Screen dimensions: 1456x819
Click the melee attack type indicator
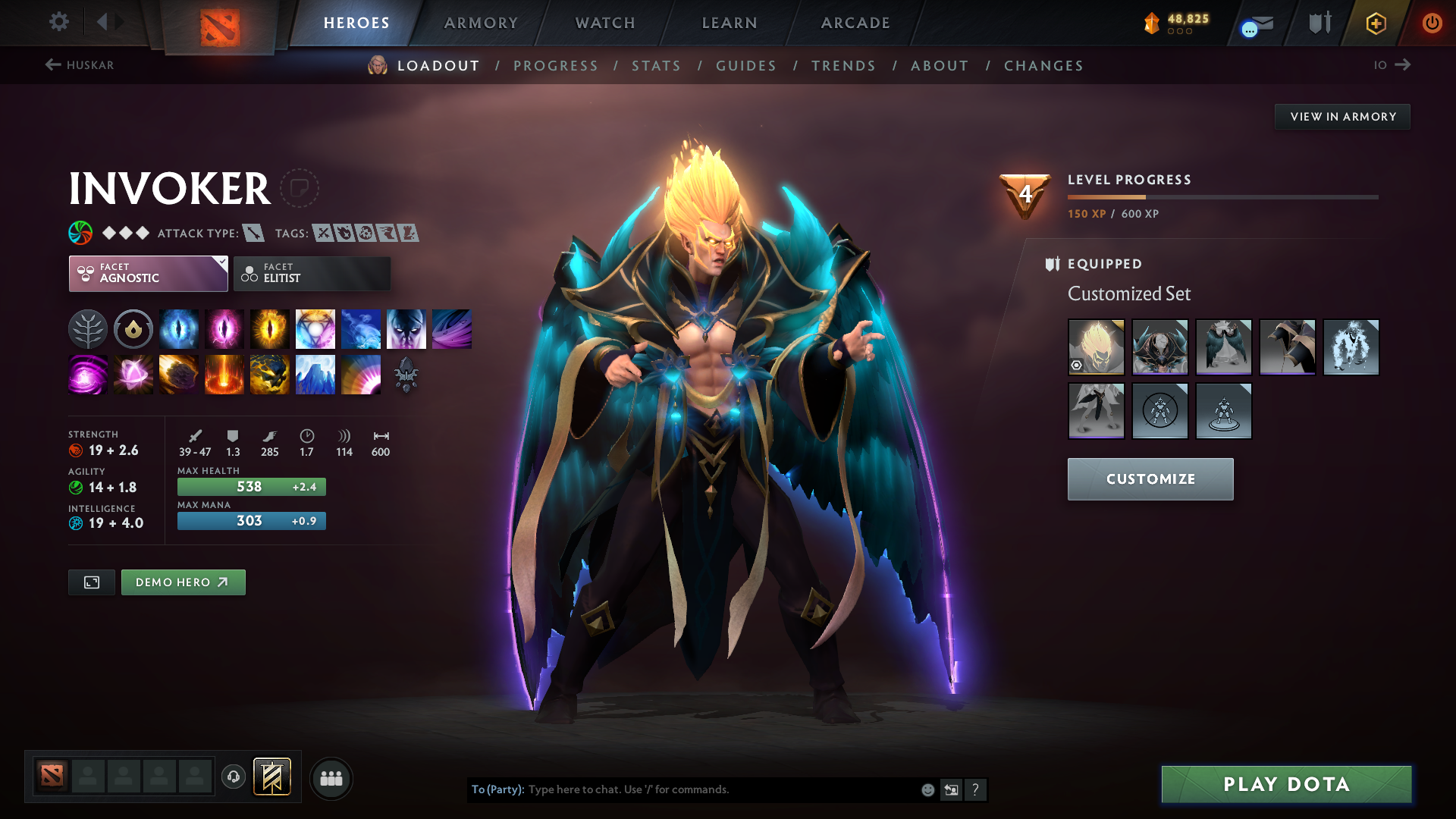[x=253, y=233]
